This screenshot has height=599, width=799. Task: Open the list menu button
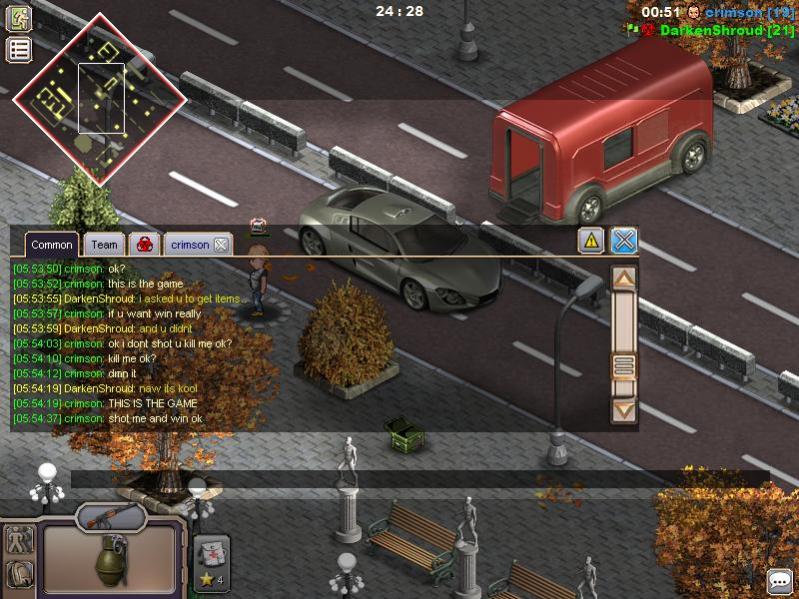coord(19,50)
